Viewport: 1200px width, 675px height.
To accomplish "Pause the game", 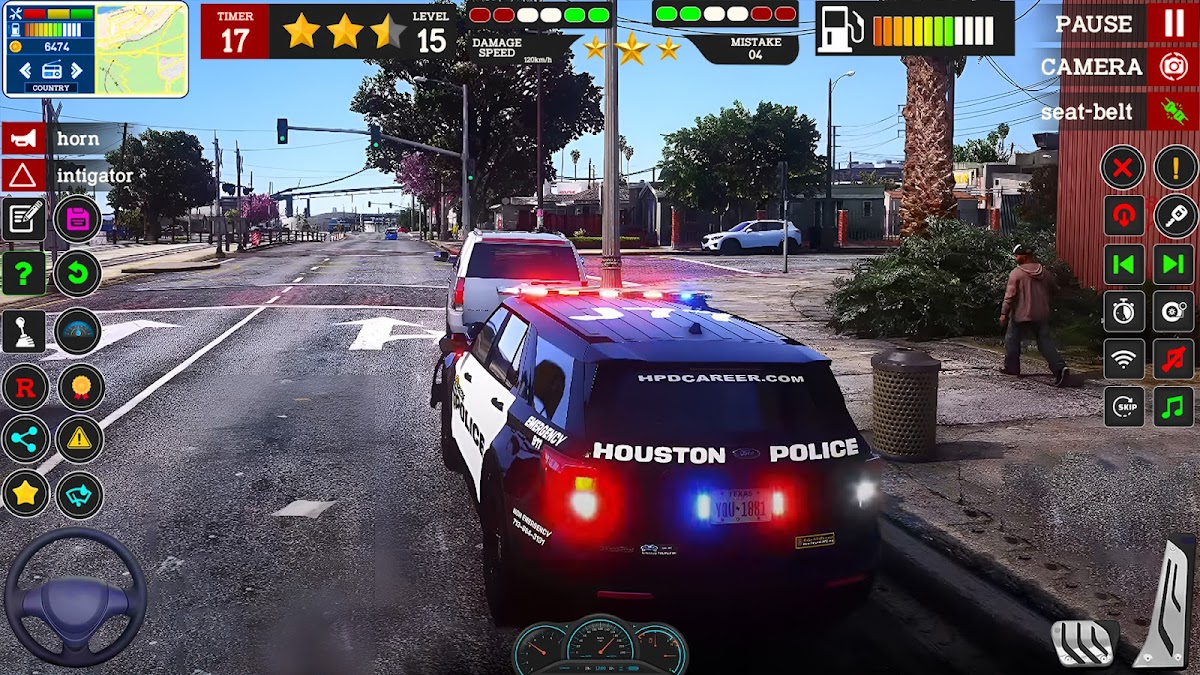I will tap(1173, 23).
